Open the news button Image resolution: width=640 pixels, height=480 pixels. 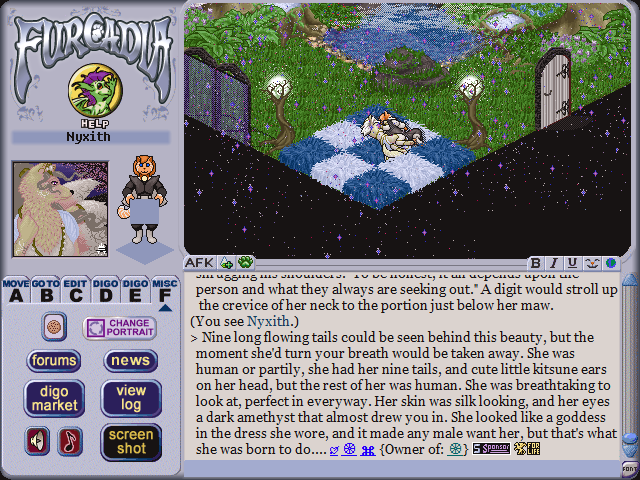click(130, 361)
